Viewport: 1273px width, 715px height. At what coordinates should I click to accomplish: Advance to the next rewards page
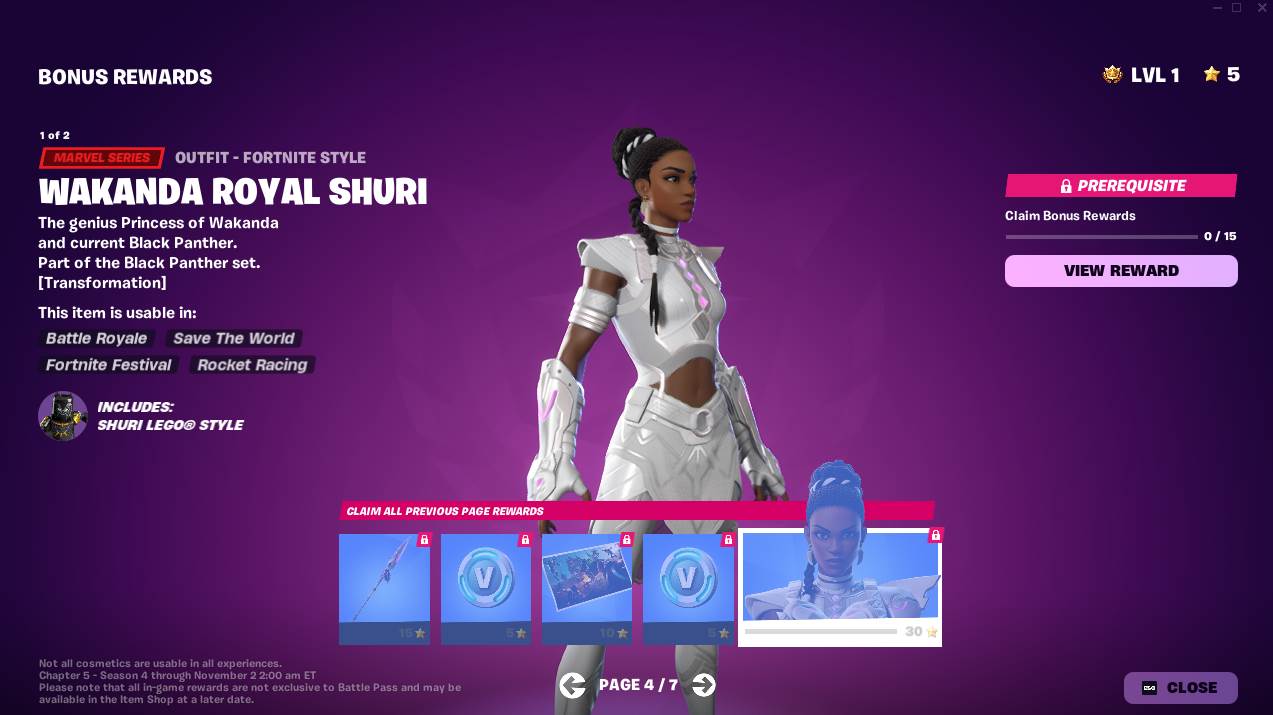tap(704, 685)
